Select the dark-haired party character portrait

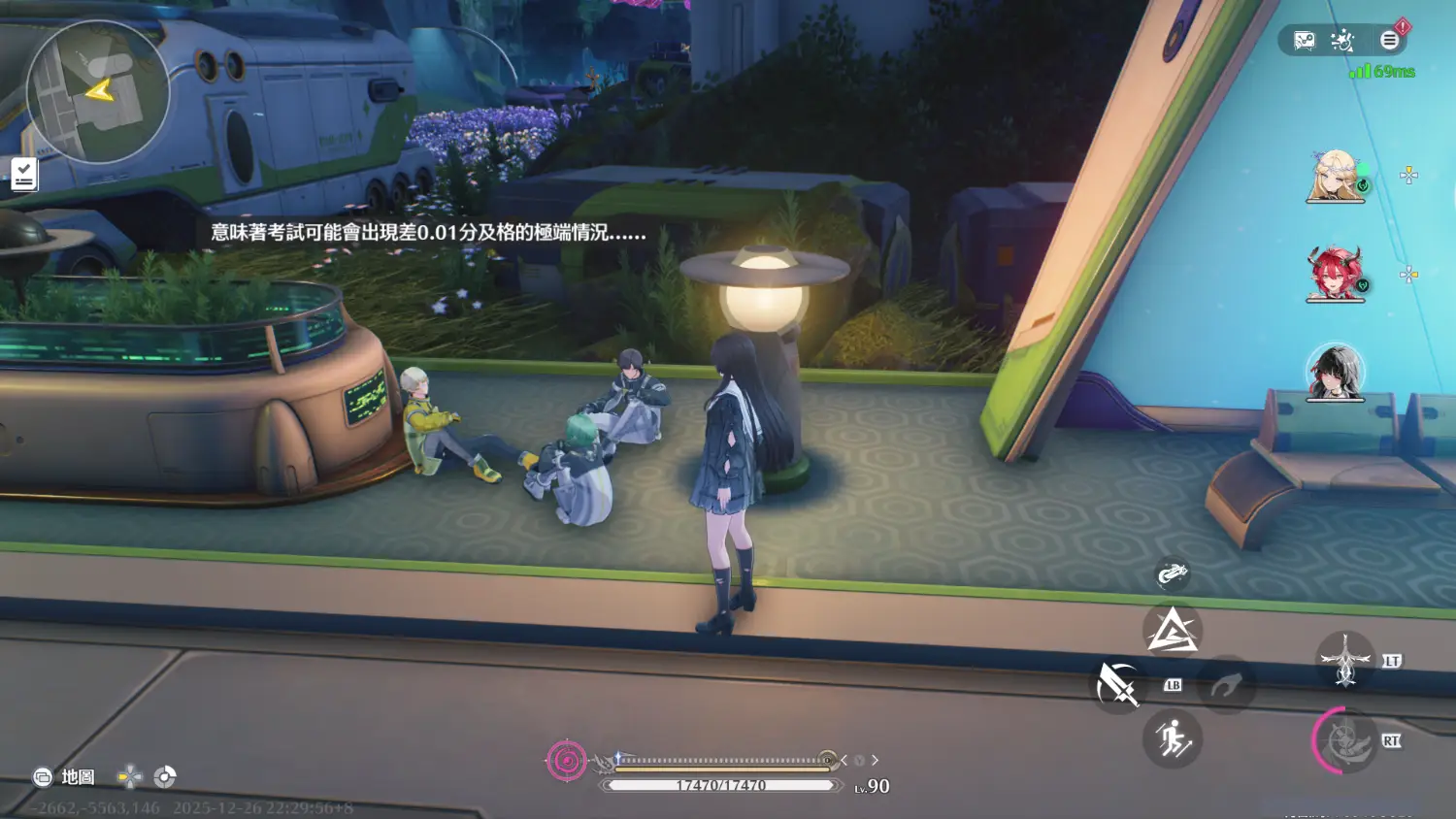click(1336, 373)
